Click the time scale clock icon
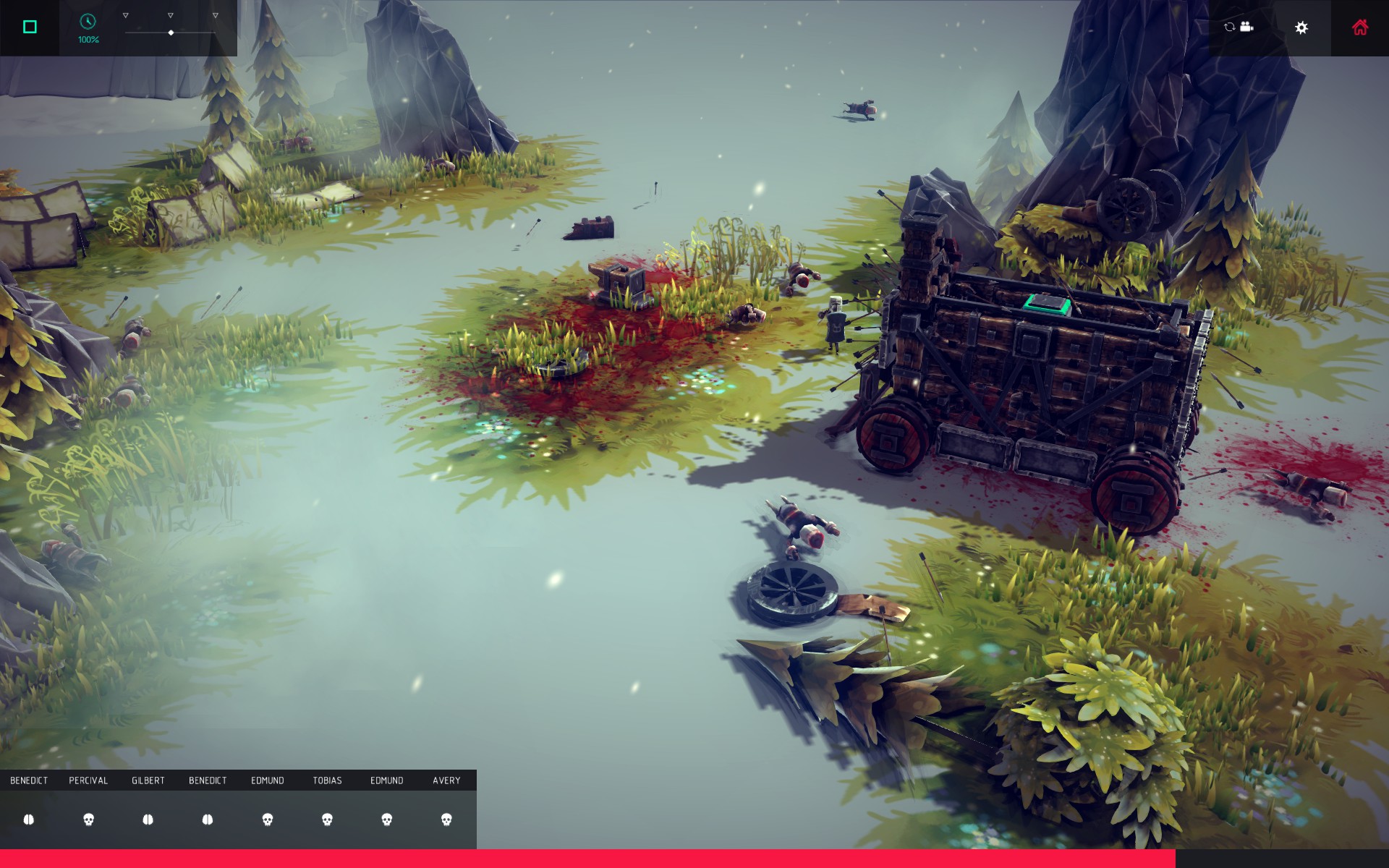Viewport: 1389px width, 868px height. (88, 22)
